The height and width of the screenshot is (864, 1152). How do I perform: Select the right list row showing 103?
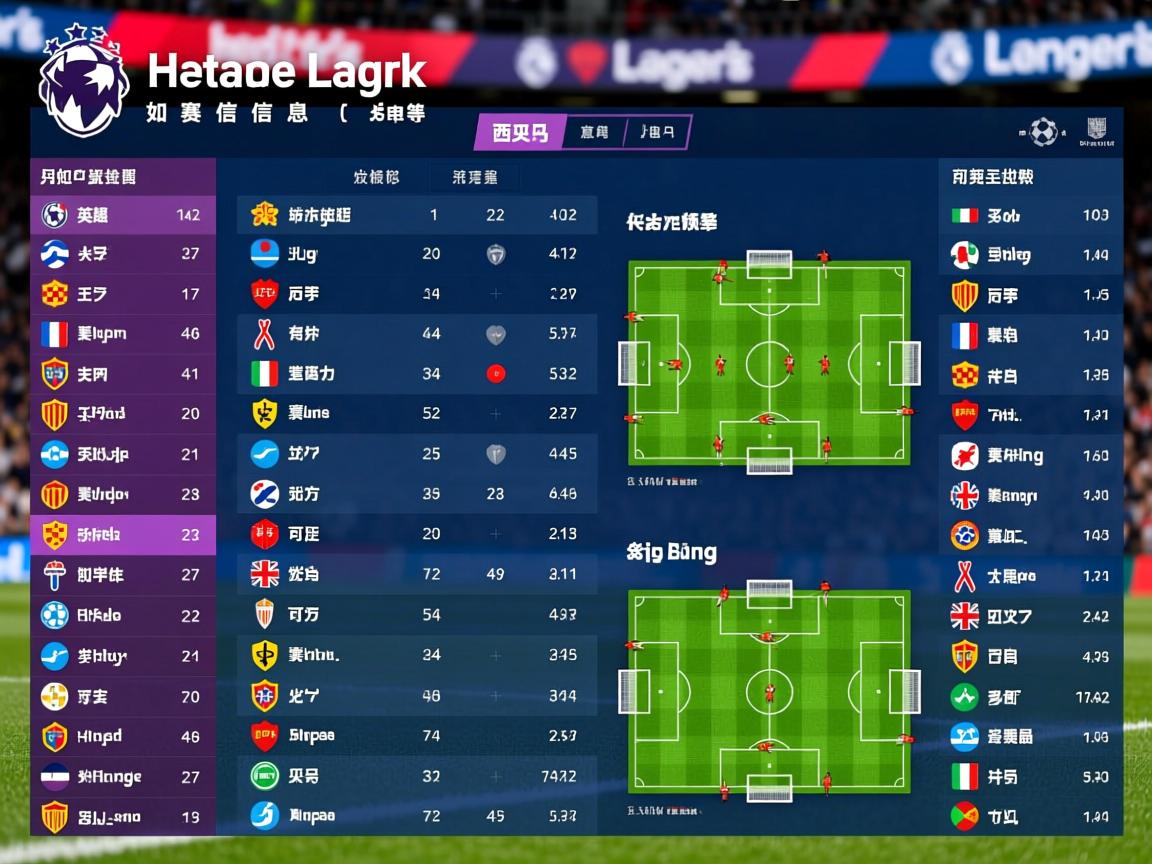point(1030,215)
